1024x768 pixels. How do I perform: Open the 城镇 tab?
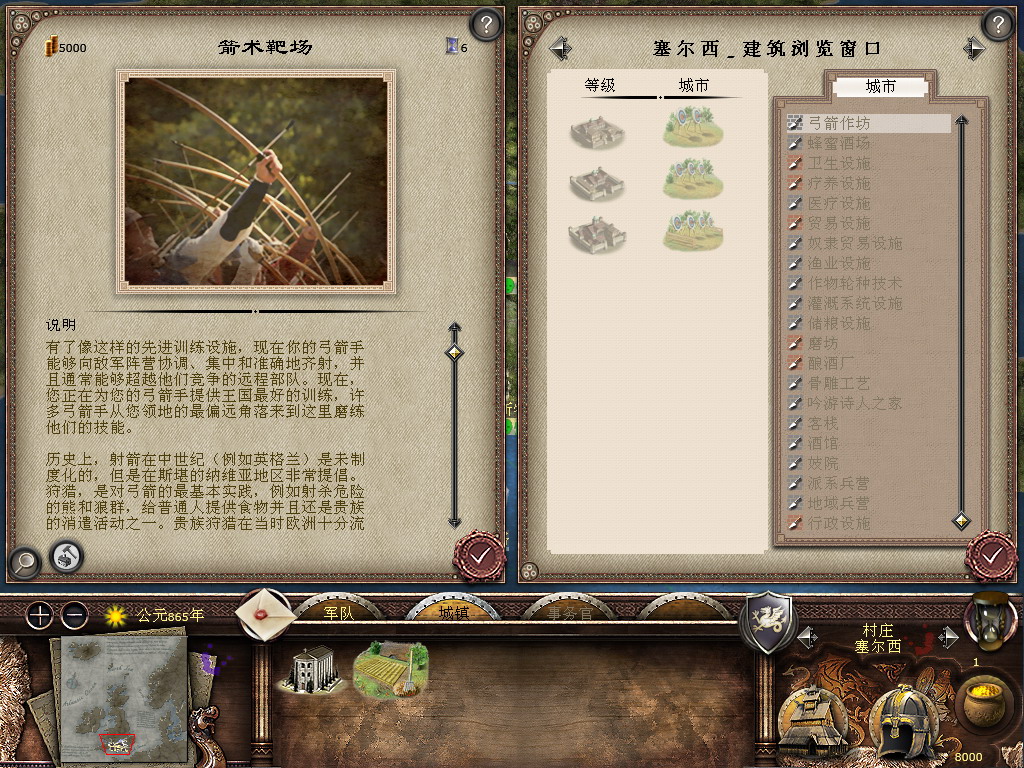(454, 612)
